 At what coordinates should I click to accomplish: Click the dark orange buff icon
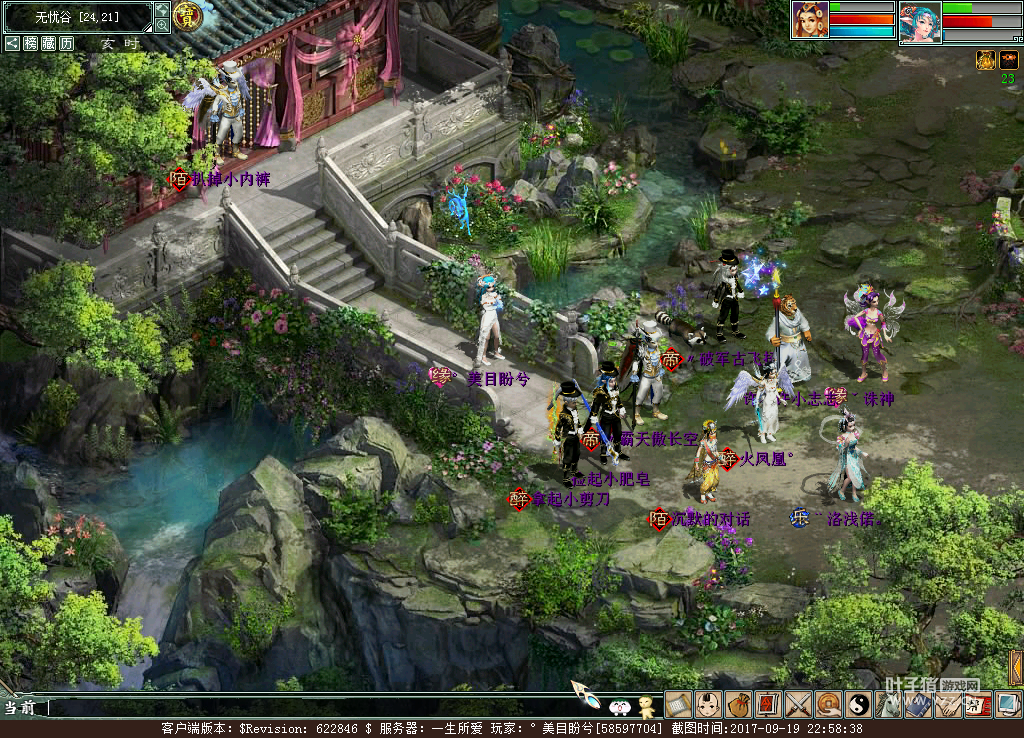(1008, 60)
